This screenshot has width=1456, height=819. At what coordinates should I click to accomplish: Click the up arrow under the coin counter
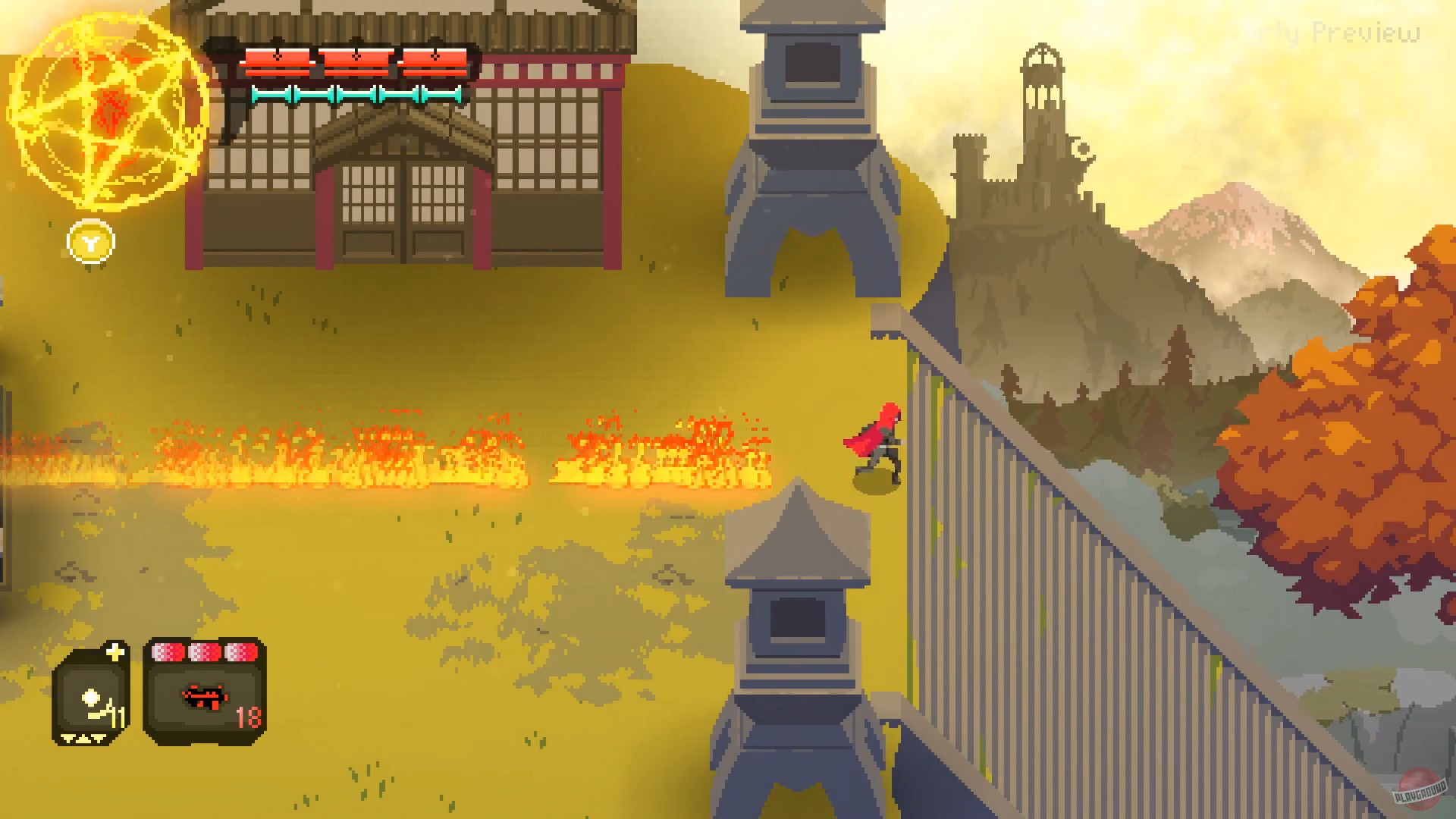click(83, 738)
